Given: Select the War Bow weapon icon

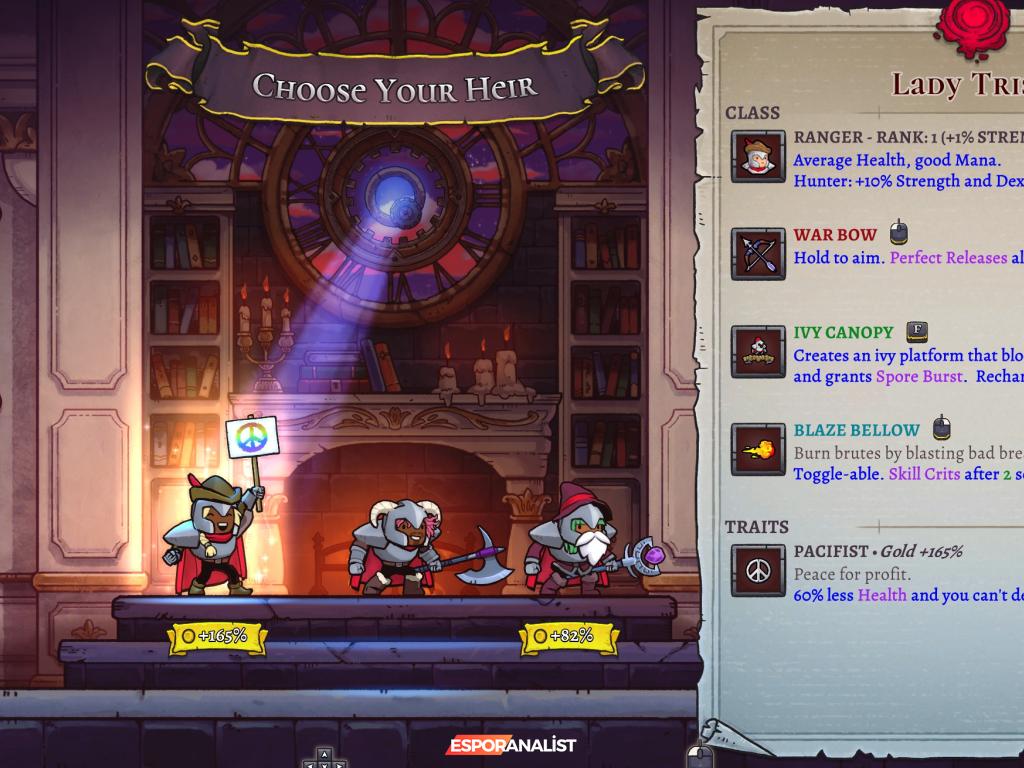Looking at the screenshot, I should (758, 254).
